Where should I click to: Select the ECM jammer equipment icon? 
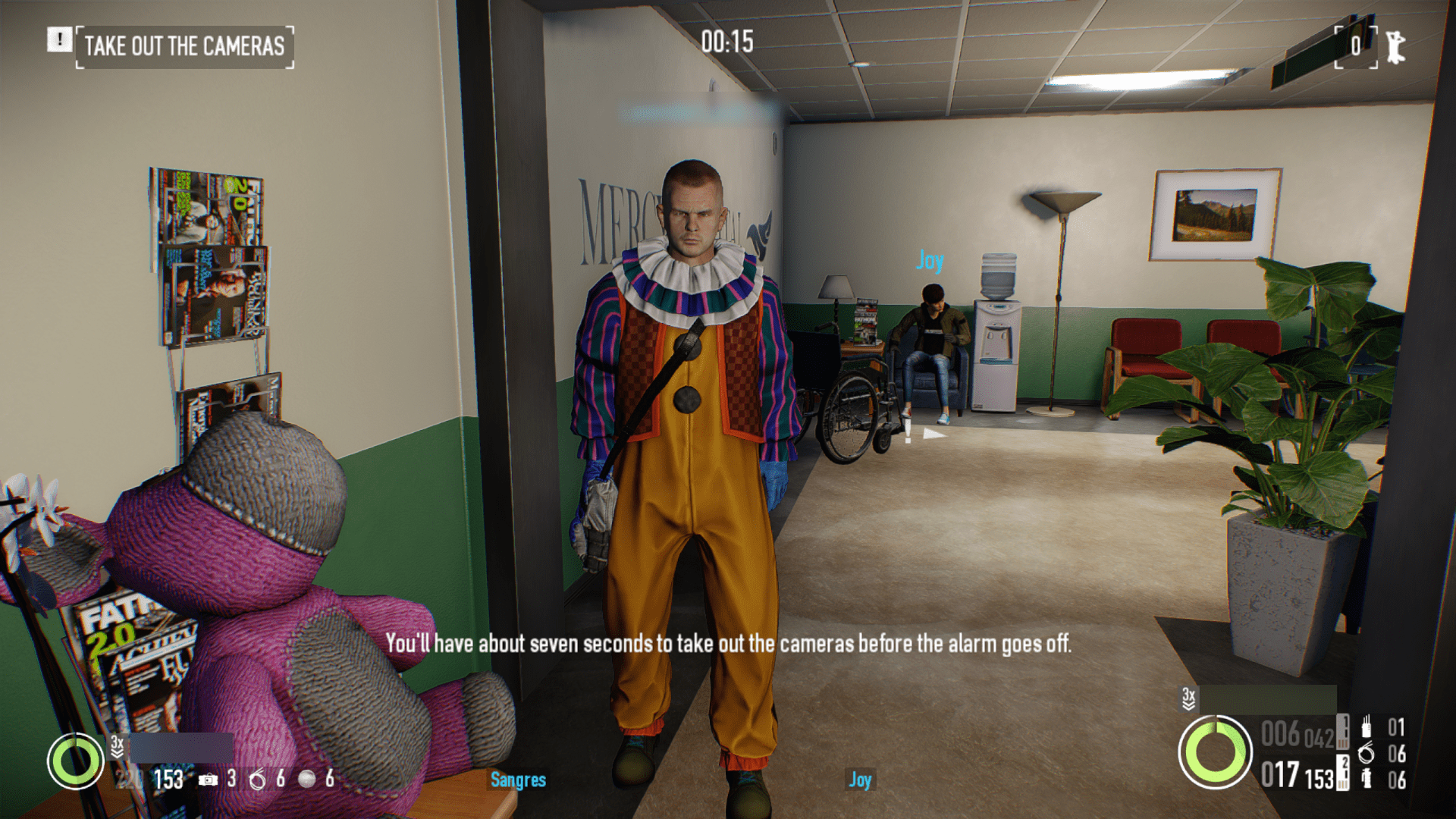[1366, 727]
